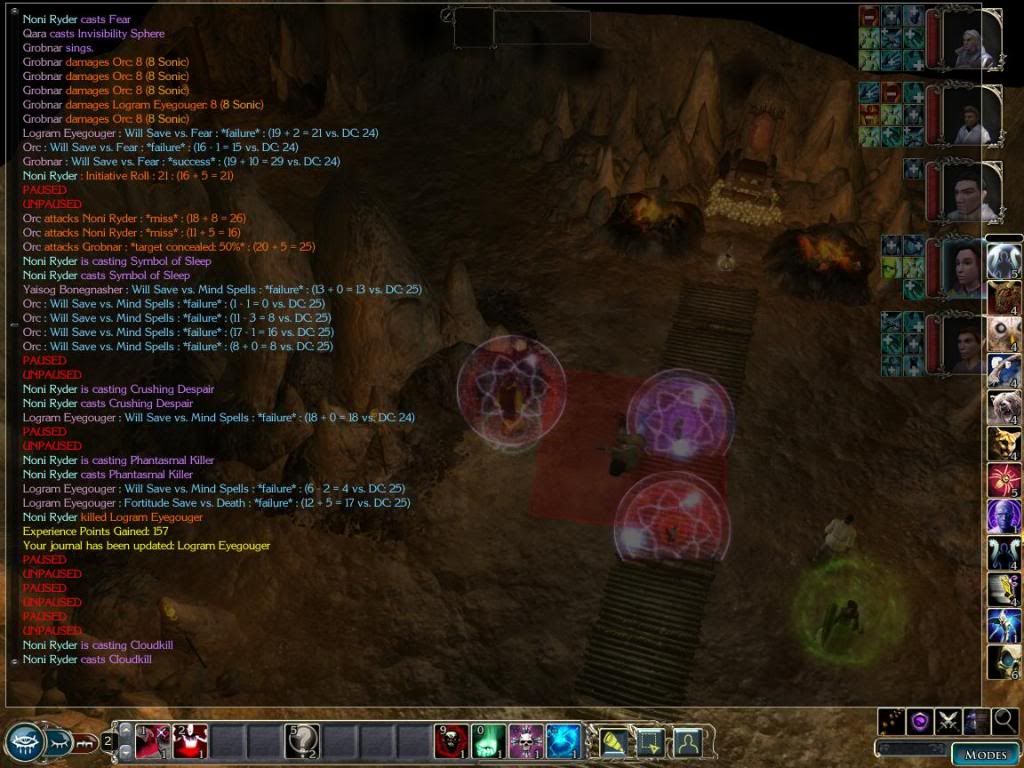Activate the question mark hotbar slot
1024x768 pixels.
[x=303, y=741]
